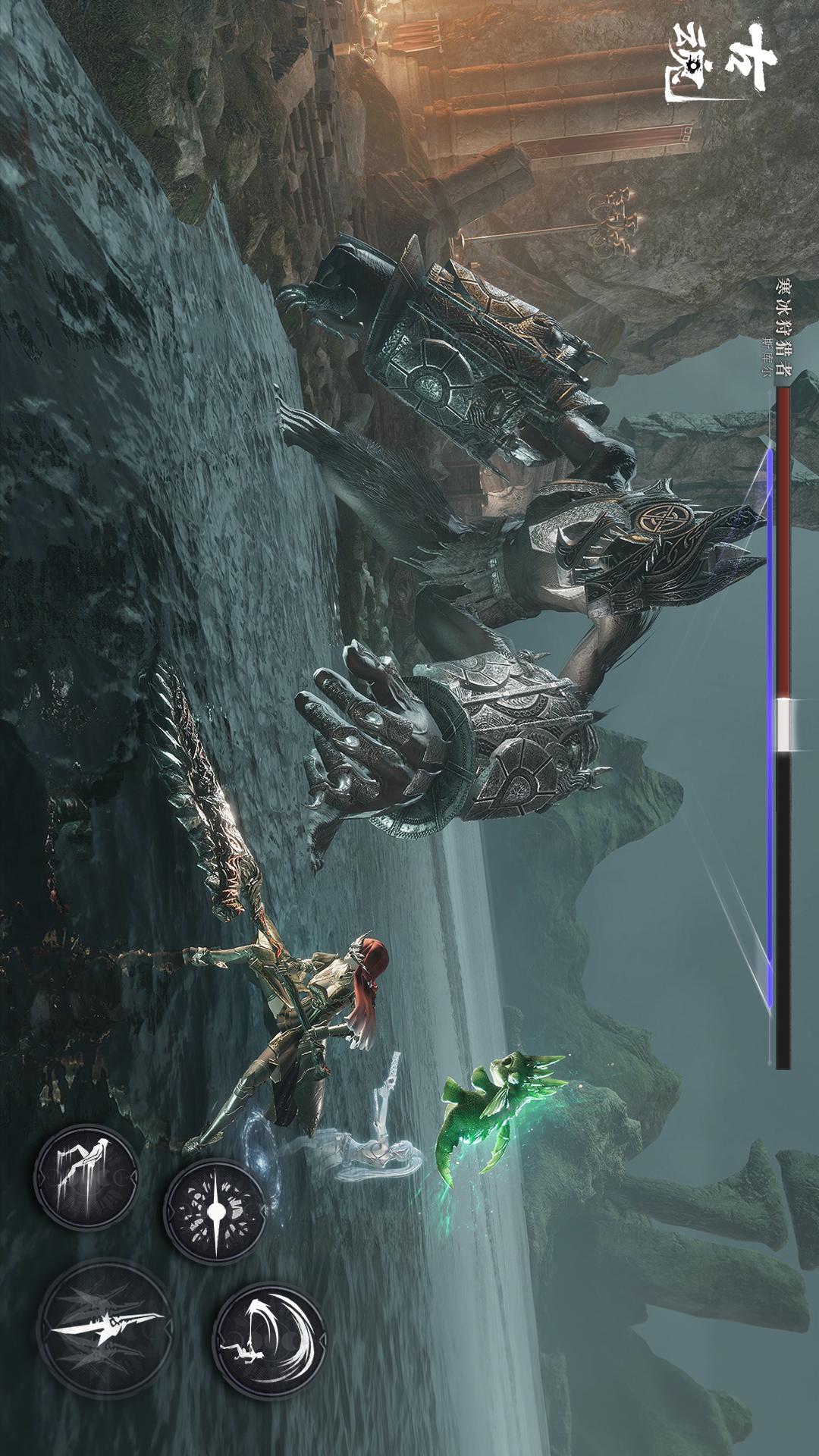The height and width of the screenshot is (1456, 819).
Task: Trigger the crescent slash skill
Action: [269, 1340]
